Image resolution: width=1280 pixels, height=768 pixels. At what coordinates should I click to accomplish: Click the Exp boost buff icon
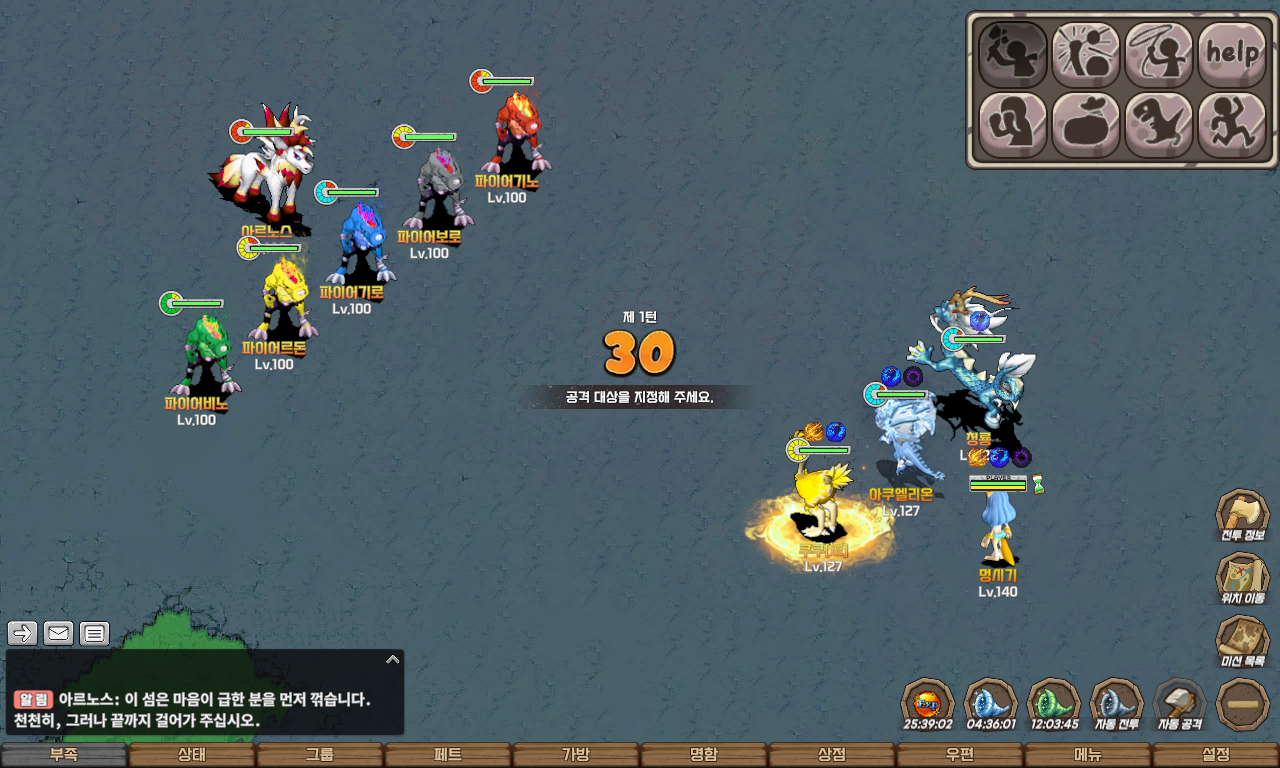928,704
